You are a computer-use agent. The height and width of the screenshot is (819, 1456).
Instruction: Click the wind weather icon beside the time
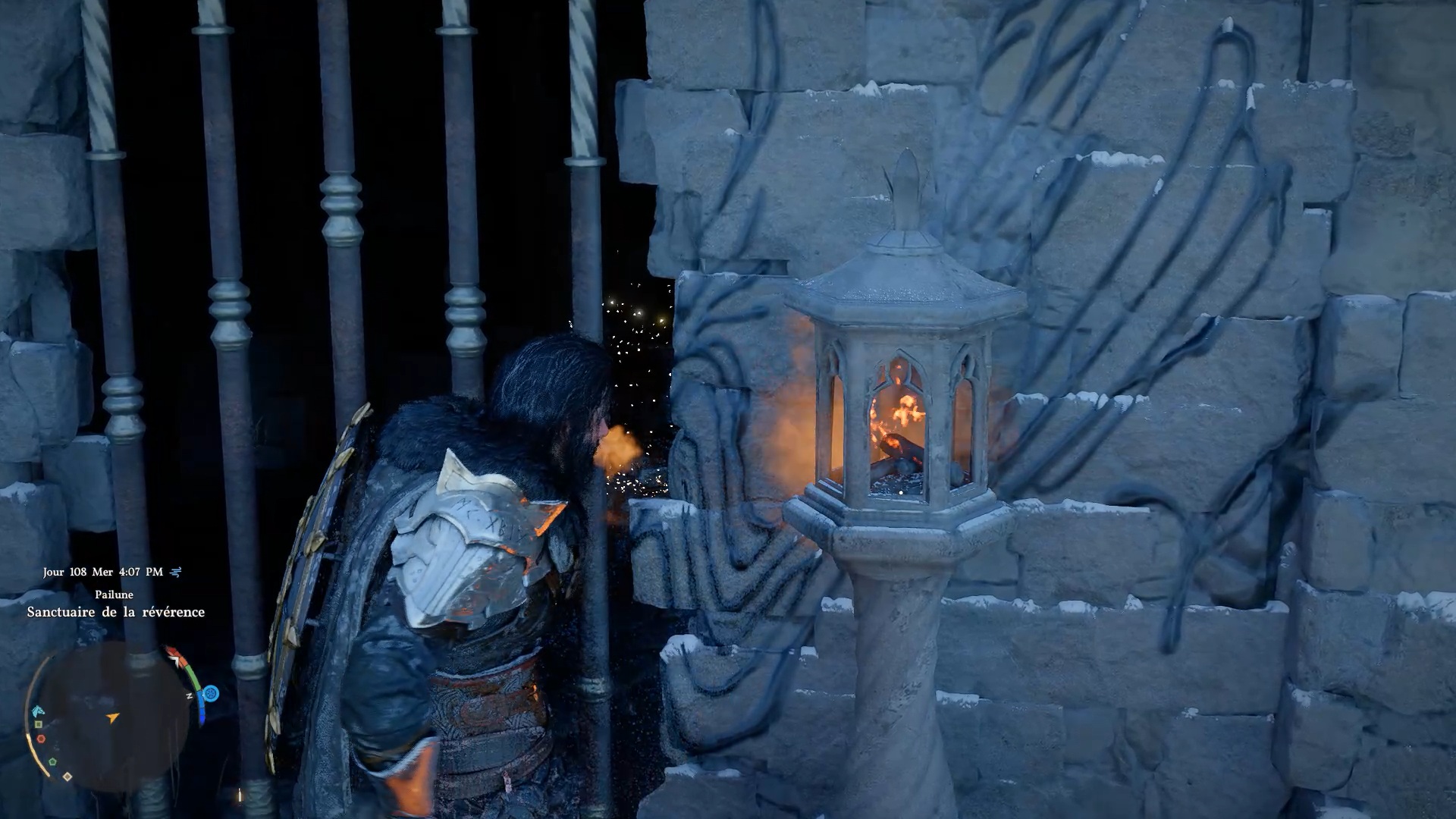point(176,573)
